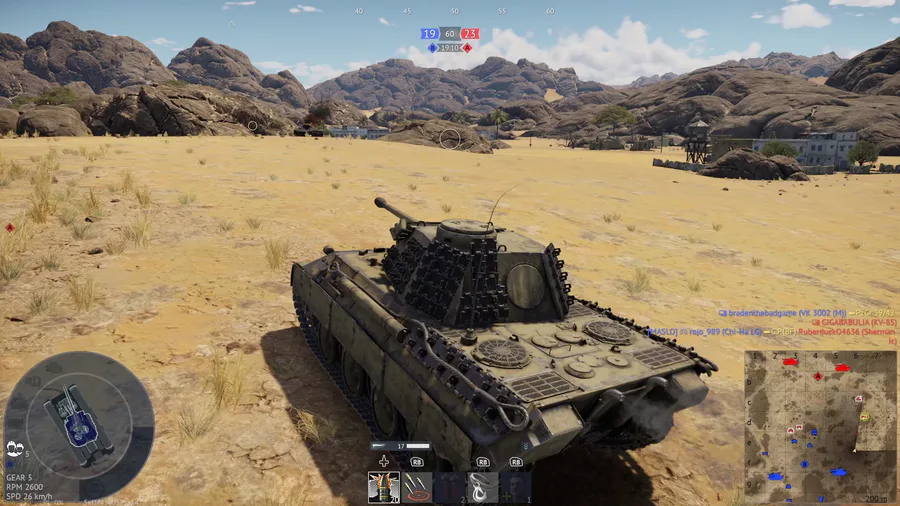The width and height of the screenshot is (900, 506).
Task: Click the crew count icon
Action: click(x=14, y=447)
